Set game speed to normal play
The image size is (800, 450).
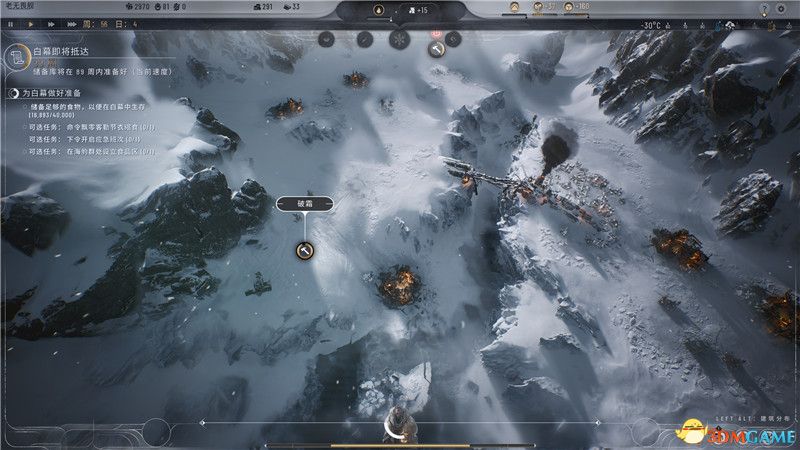pos(30,23)
